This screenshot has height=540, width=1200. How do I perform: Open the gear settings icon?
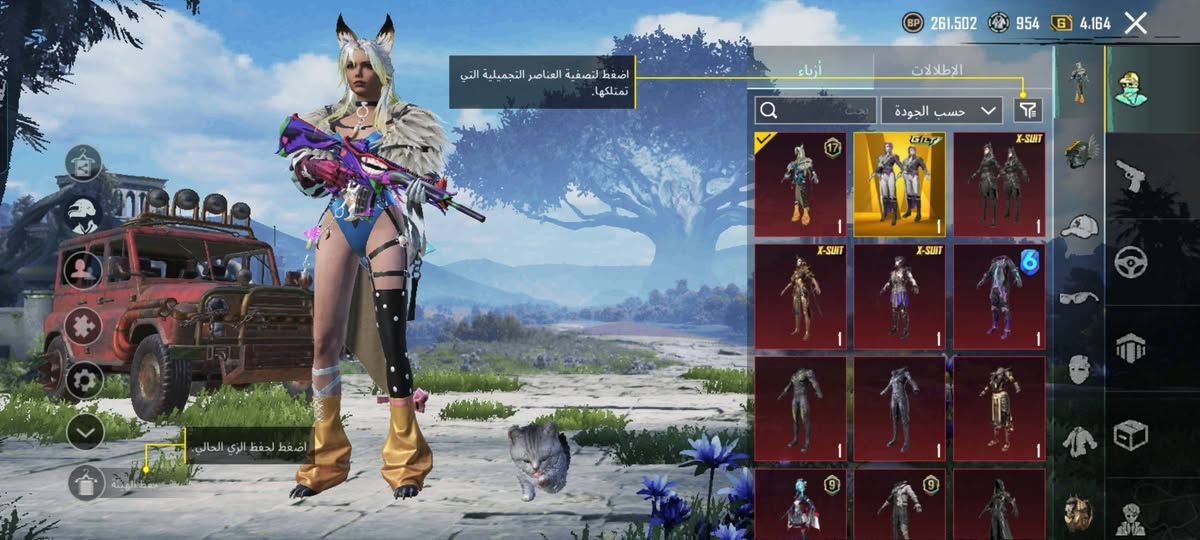[84, 380]
